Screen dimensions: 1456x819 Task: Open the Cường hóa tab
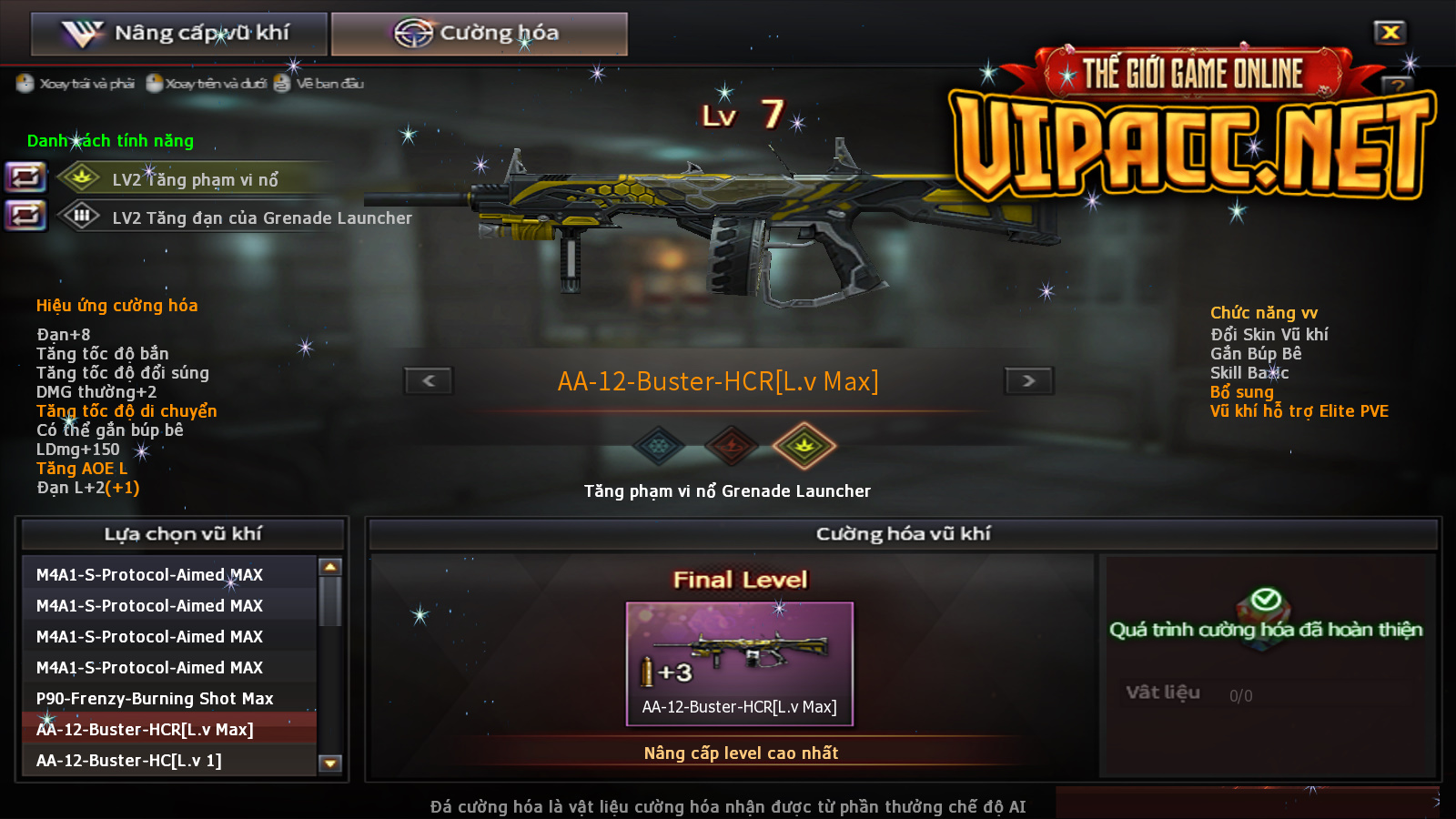pos(479,34)
